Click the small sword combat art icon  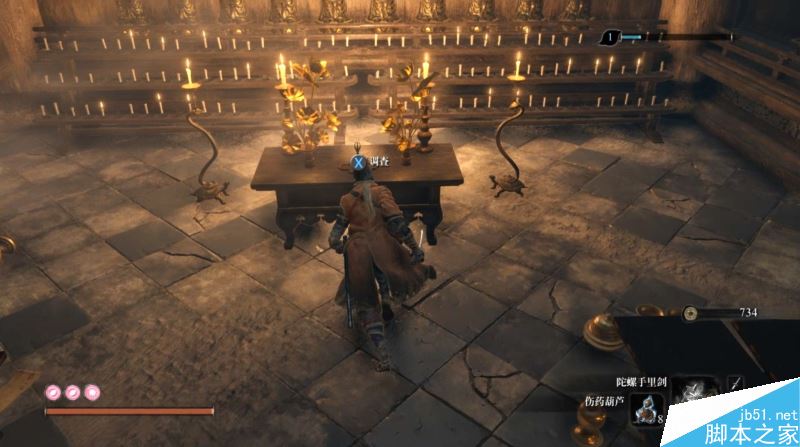pyautogui.click(x=736, y=383)
